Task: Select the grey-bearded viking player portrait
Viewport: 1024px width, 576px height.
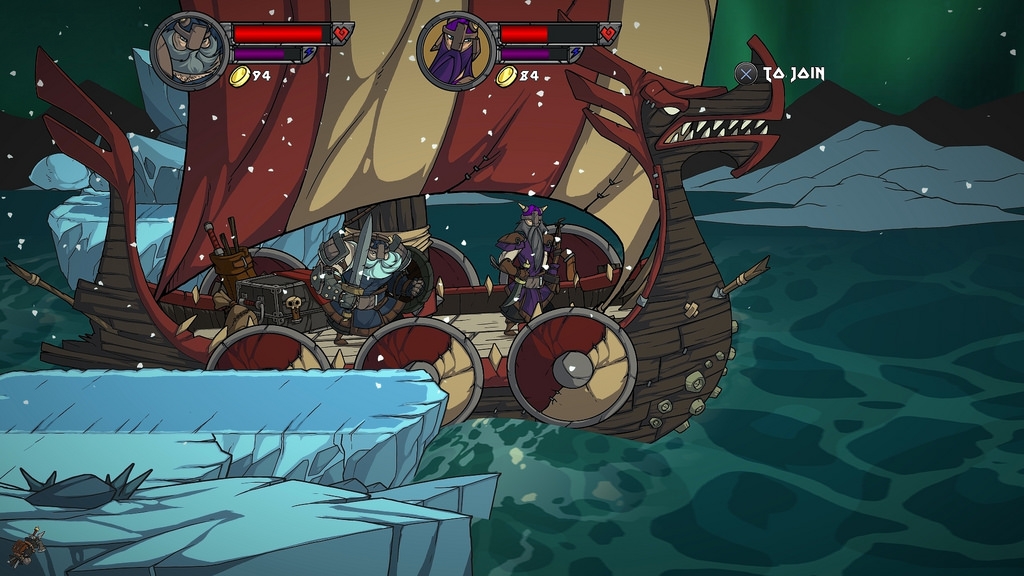Action: (x=190, y=51)
